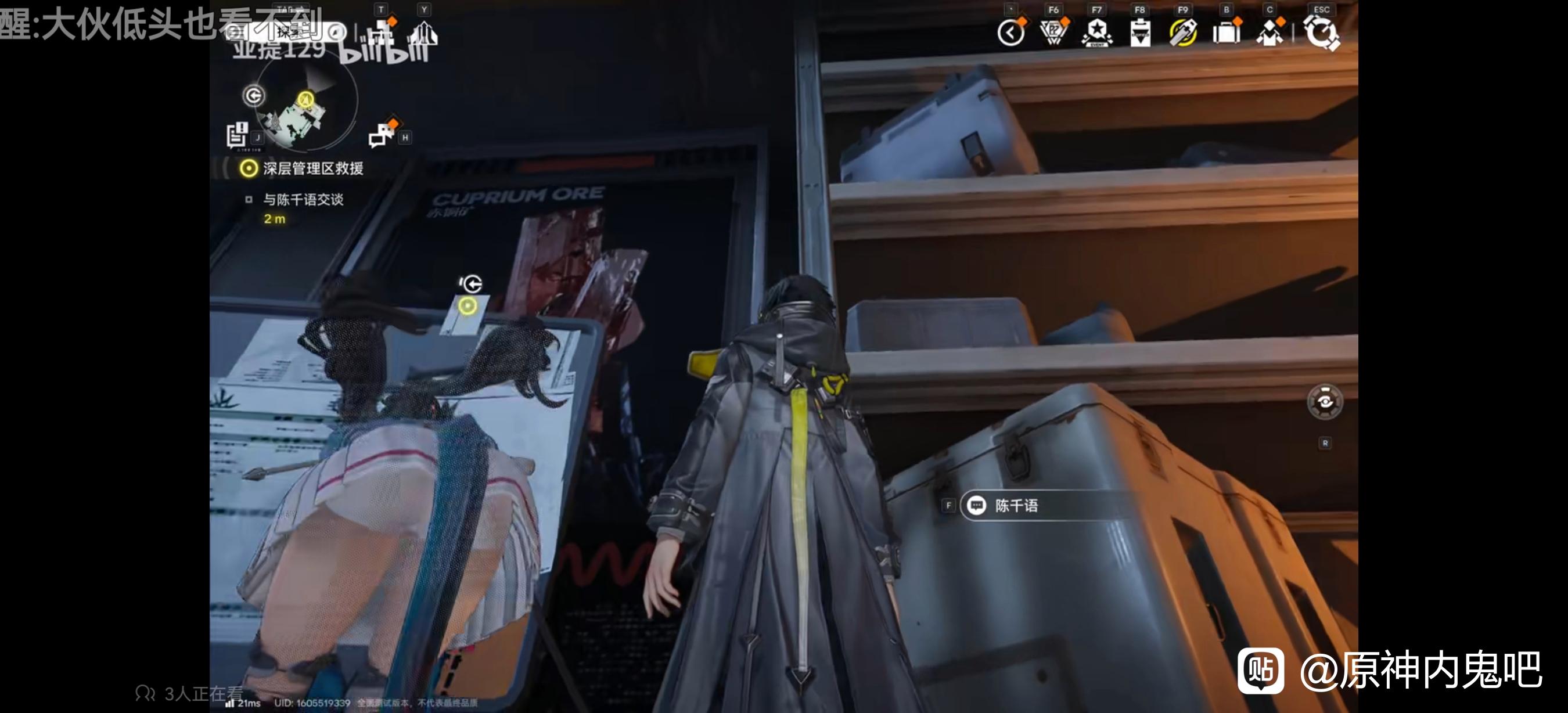
Task: Open the building blocks icon near the minimap
Action: tap(383, 31)
